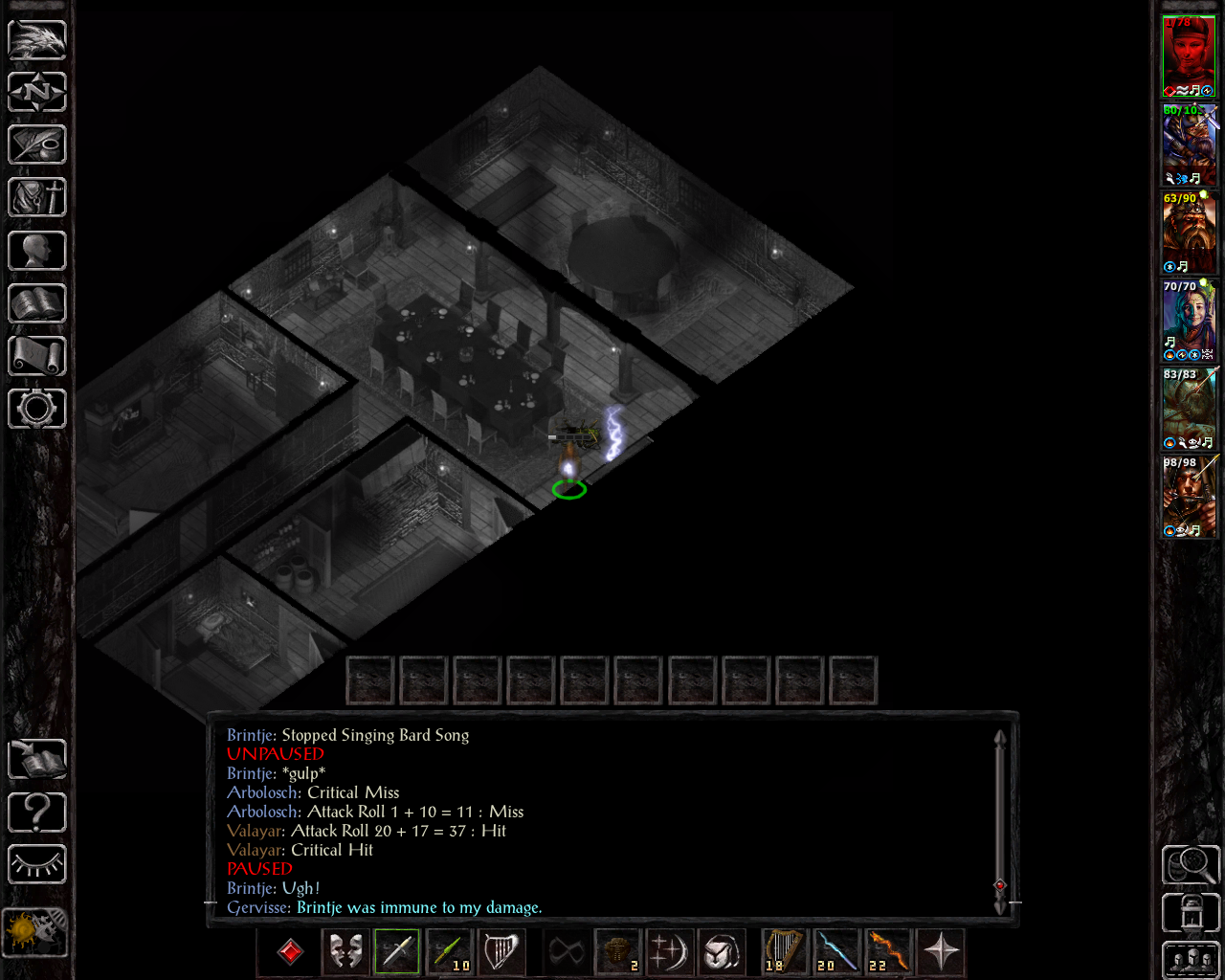This screenshot has height=980, width=1225.
Task: Select all party members button
Action: point(1191,960)
